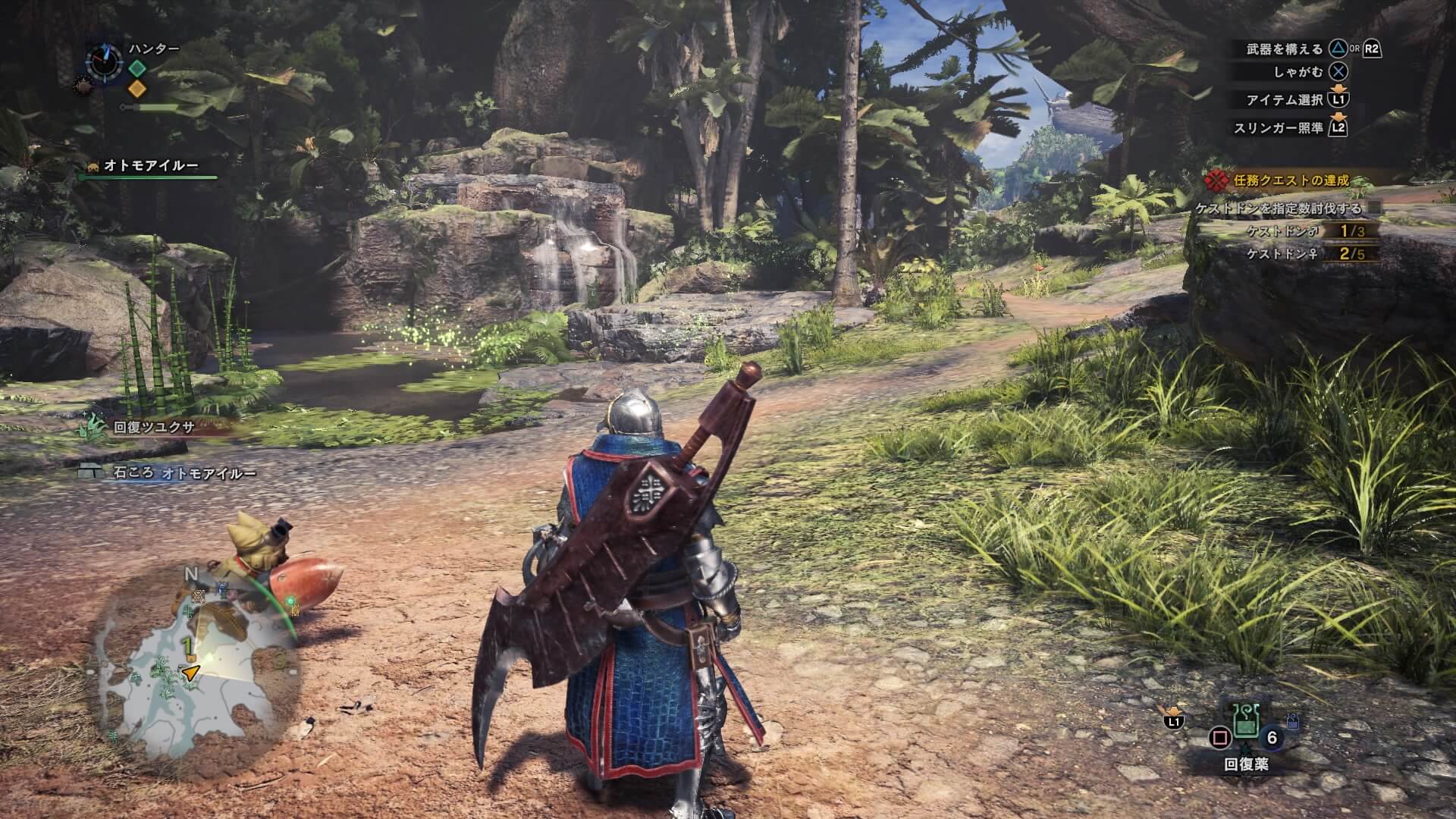Click the orange diamond status icon
This screenshot has height=819, width=1456.
coord(137,89)
